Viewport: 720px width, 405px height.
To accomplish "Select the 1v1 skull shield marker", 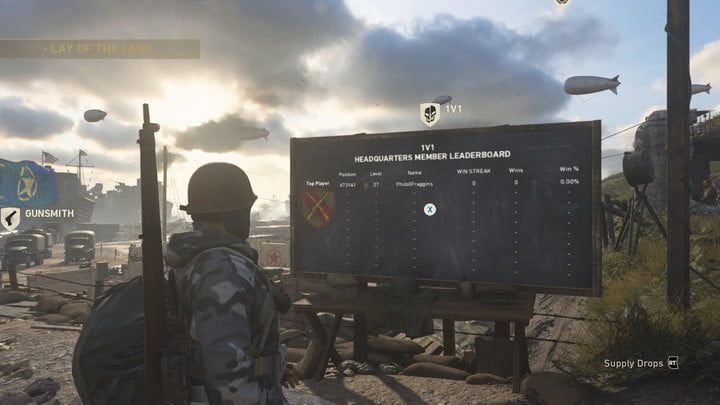I will [430, 113].
